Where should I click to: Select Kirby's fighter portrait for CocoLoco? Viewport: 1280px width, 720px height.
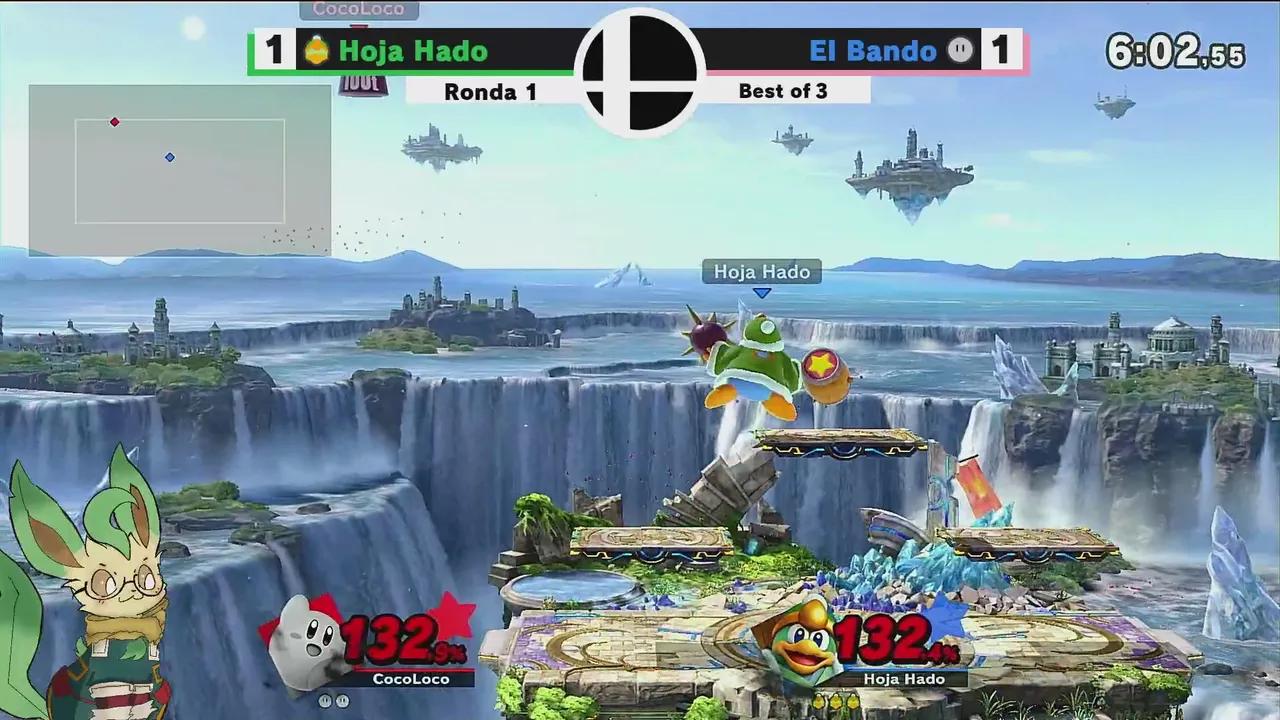tap(305, 642)
